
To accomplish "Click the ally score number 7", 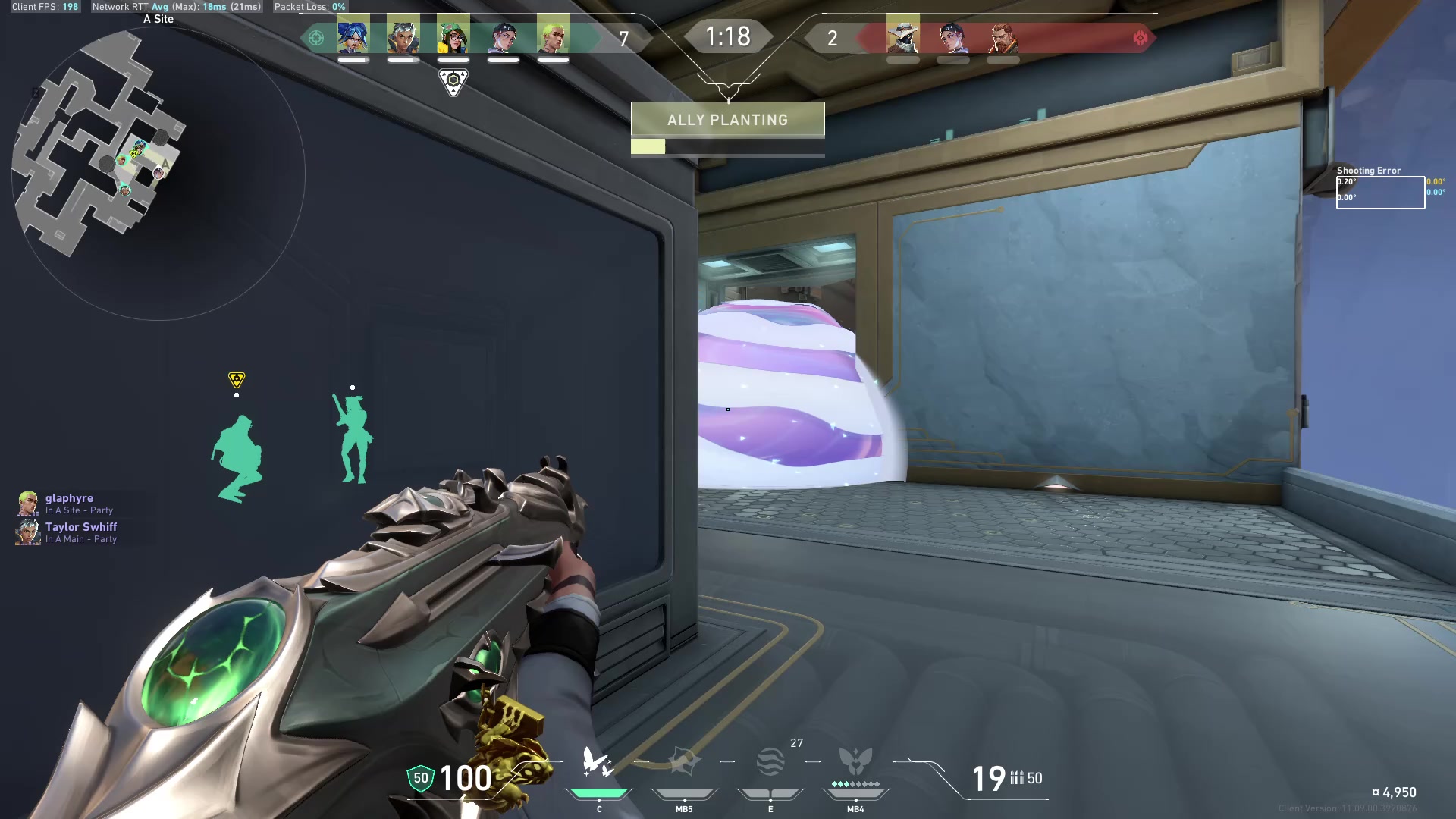I will [623, 39].
